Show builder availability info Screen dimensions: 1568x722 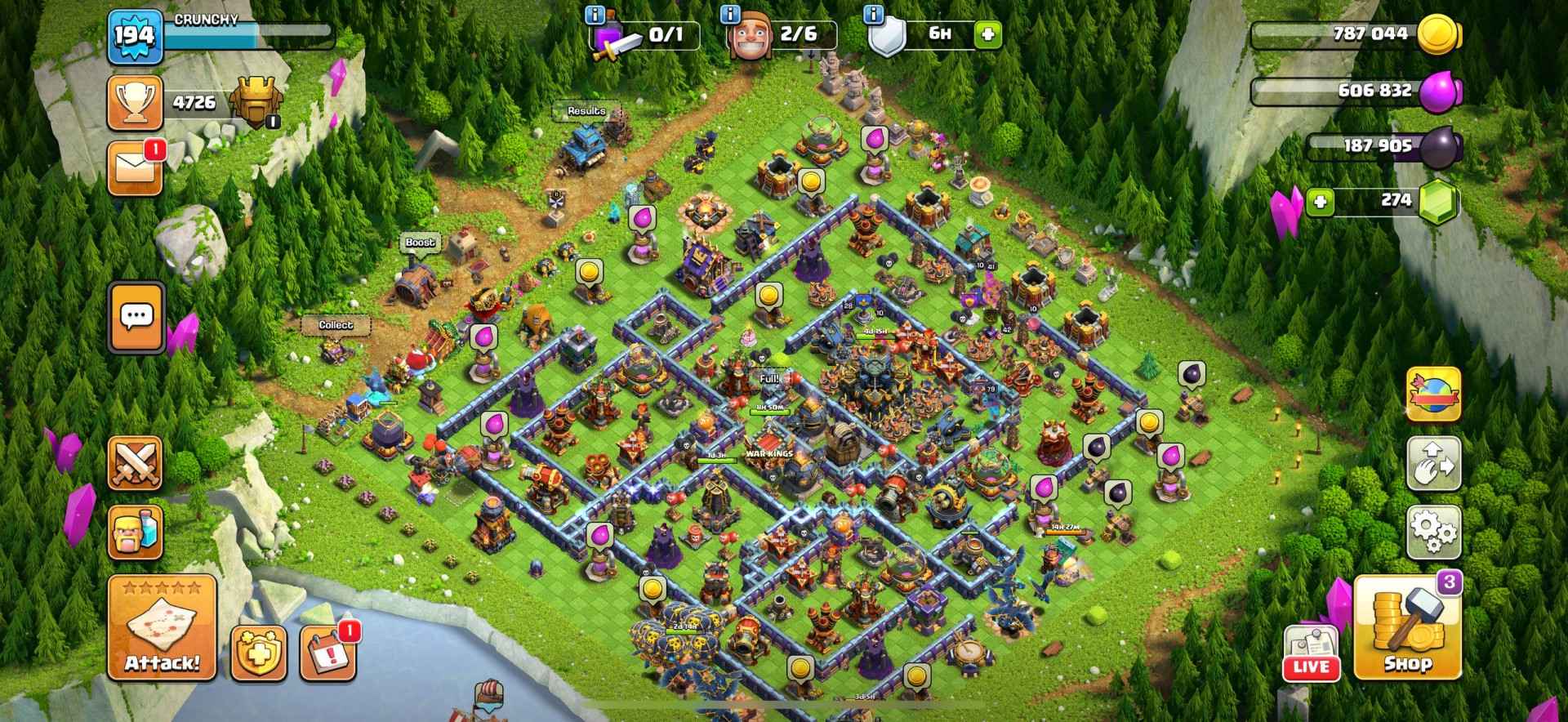coord(730,15)
